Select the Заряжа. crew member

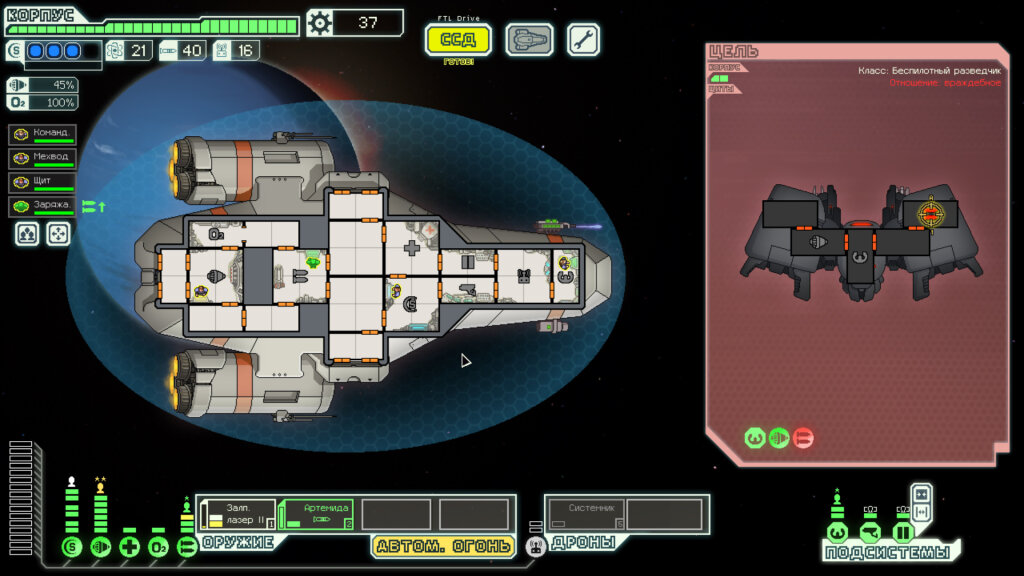click(43, 207)
